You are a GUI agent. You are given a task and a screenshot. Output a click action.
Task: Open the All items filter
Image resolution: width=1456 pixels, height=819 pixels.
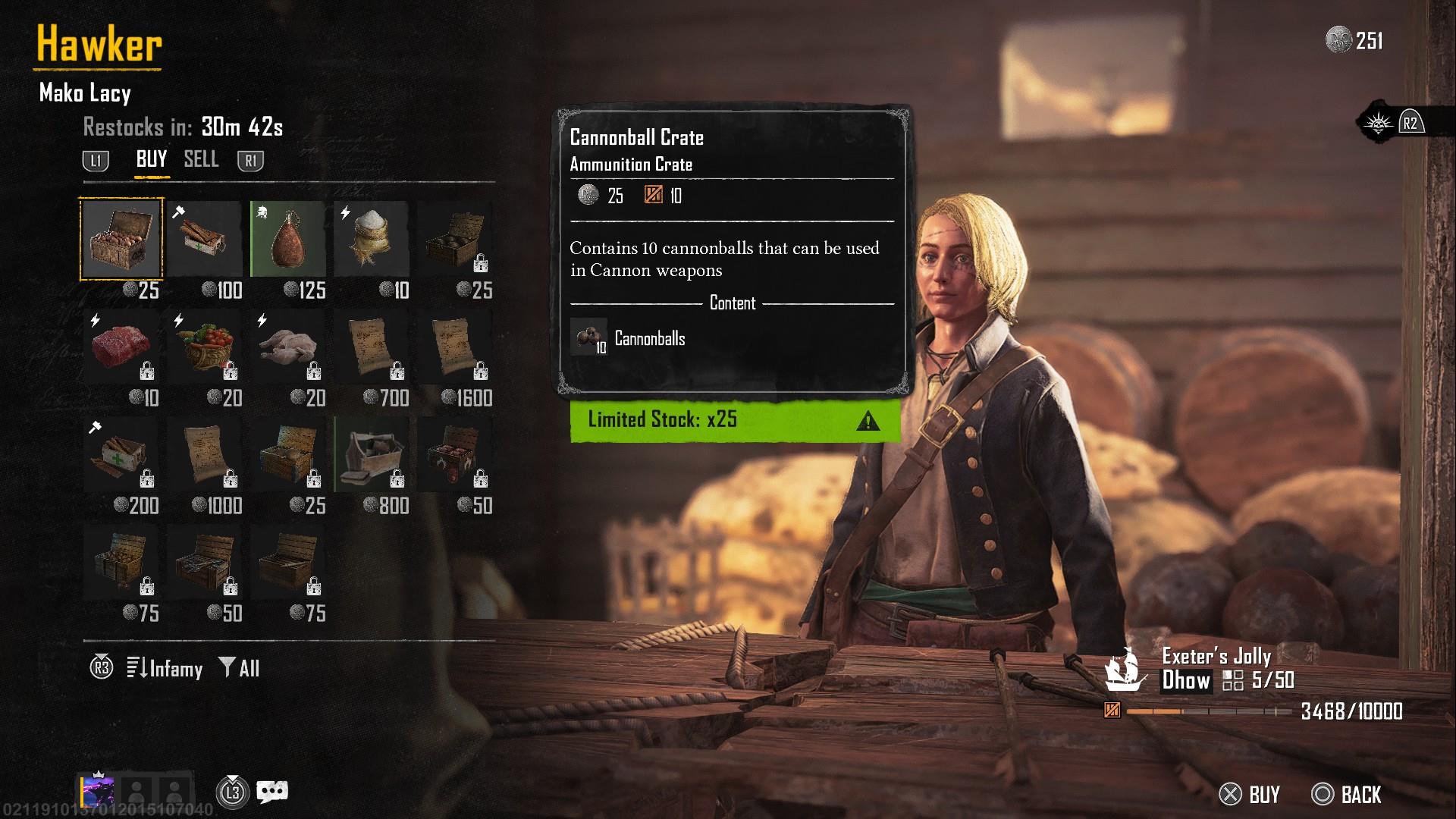click(x=240, y=668)
